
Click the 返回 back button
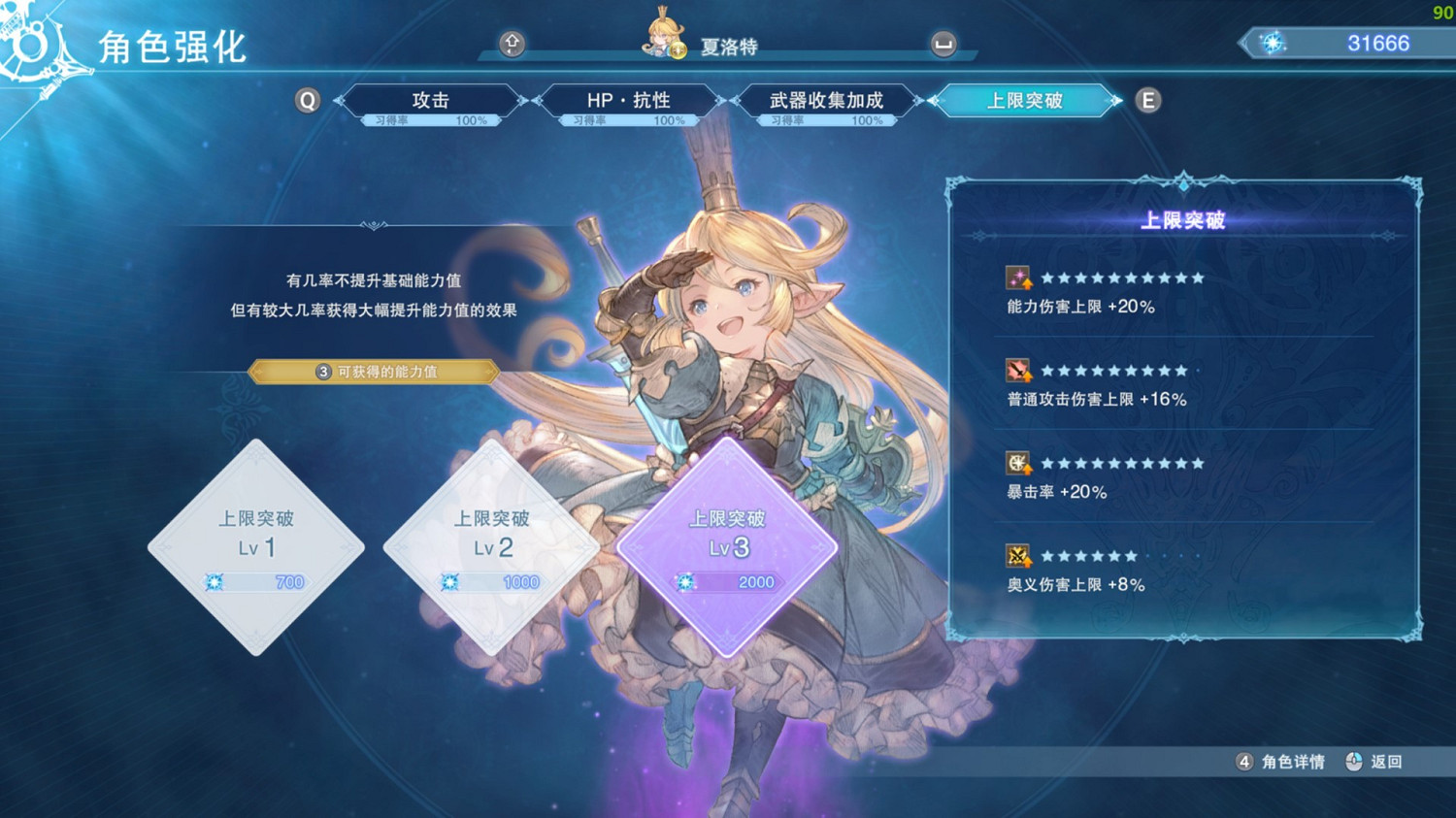[x=1383, y=762]
